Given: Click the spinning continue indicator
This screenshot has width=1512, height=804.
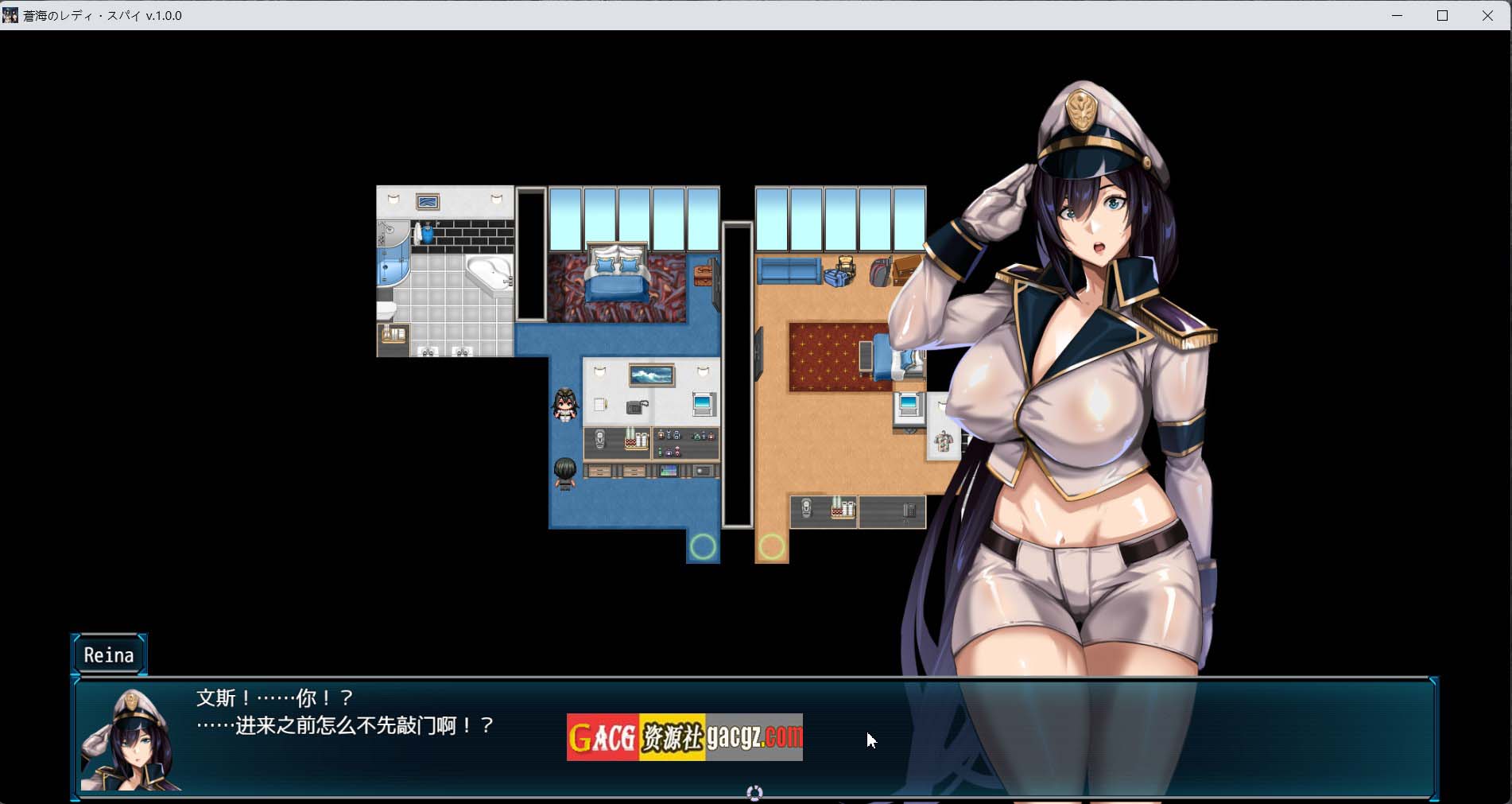Looking at the screenshot, I should 754,793.
